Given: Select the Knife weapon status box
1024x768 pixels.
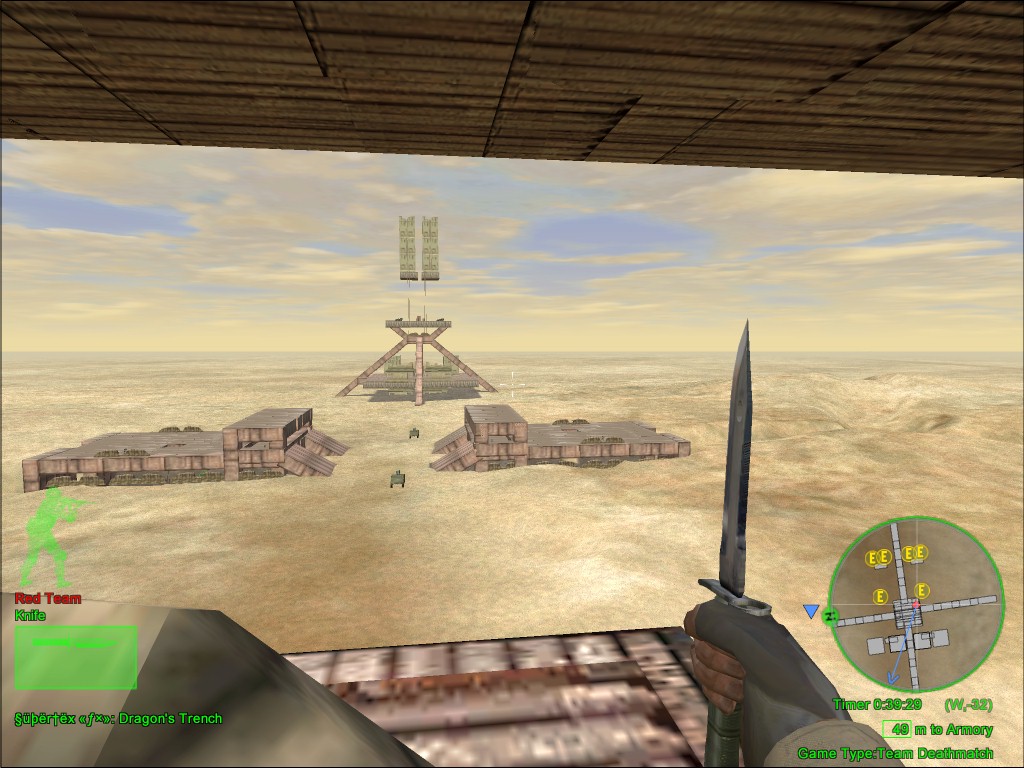Looking at the screenshot, I should tap(76, 656).
